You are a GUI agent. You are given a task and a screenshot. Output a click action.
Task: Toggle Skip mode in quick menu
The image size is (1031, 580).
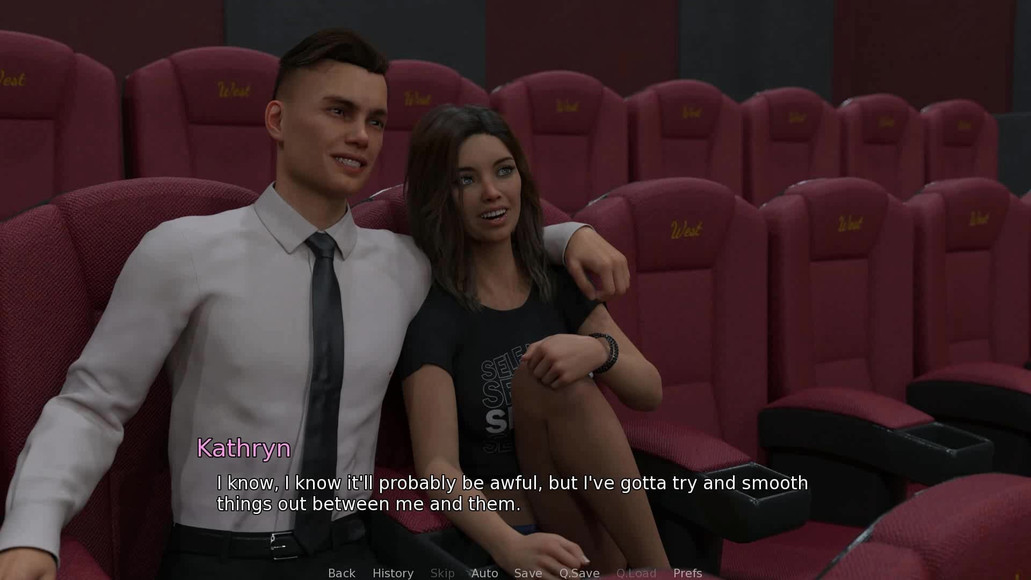tap(442, 573)
